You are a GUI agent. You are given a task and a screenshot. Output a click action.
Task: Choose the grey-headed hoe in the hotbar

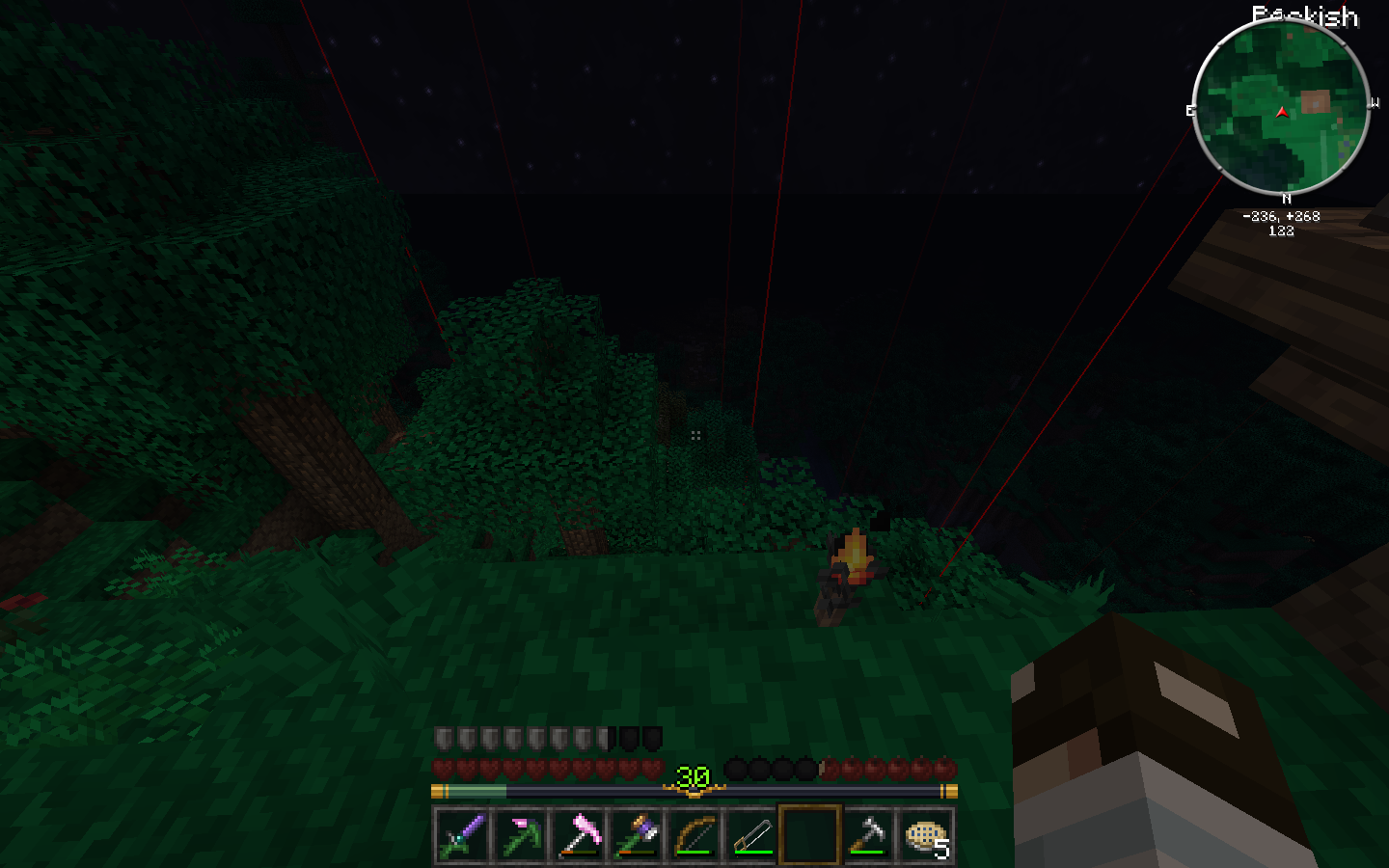[x=867, y=835]
